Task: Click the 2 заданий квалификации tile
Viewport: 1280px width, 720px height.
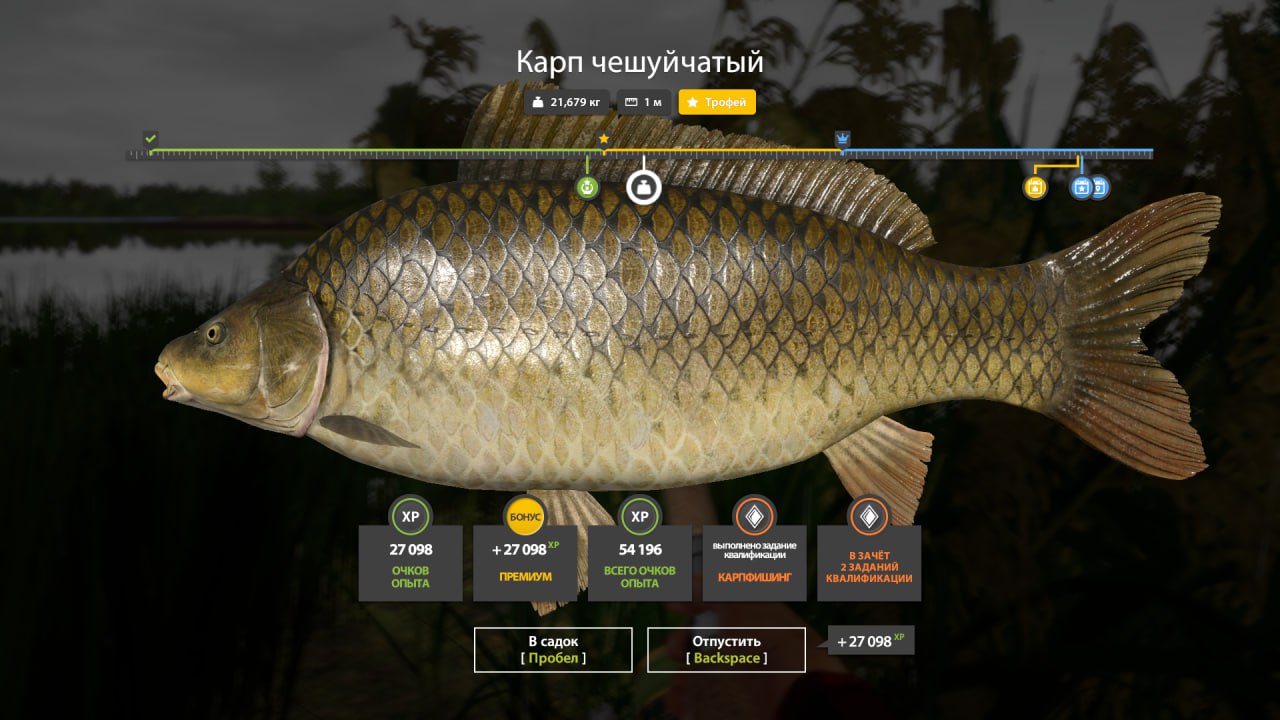Action: (x=869, y=562)
